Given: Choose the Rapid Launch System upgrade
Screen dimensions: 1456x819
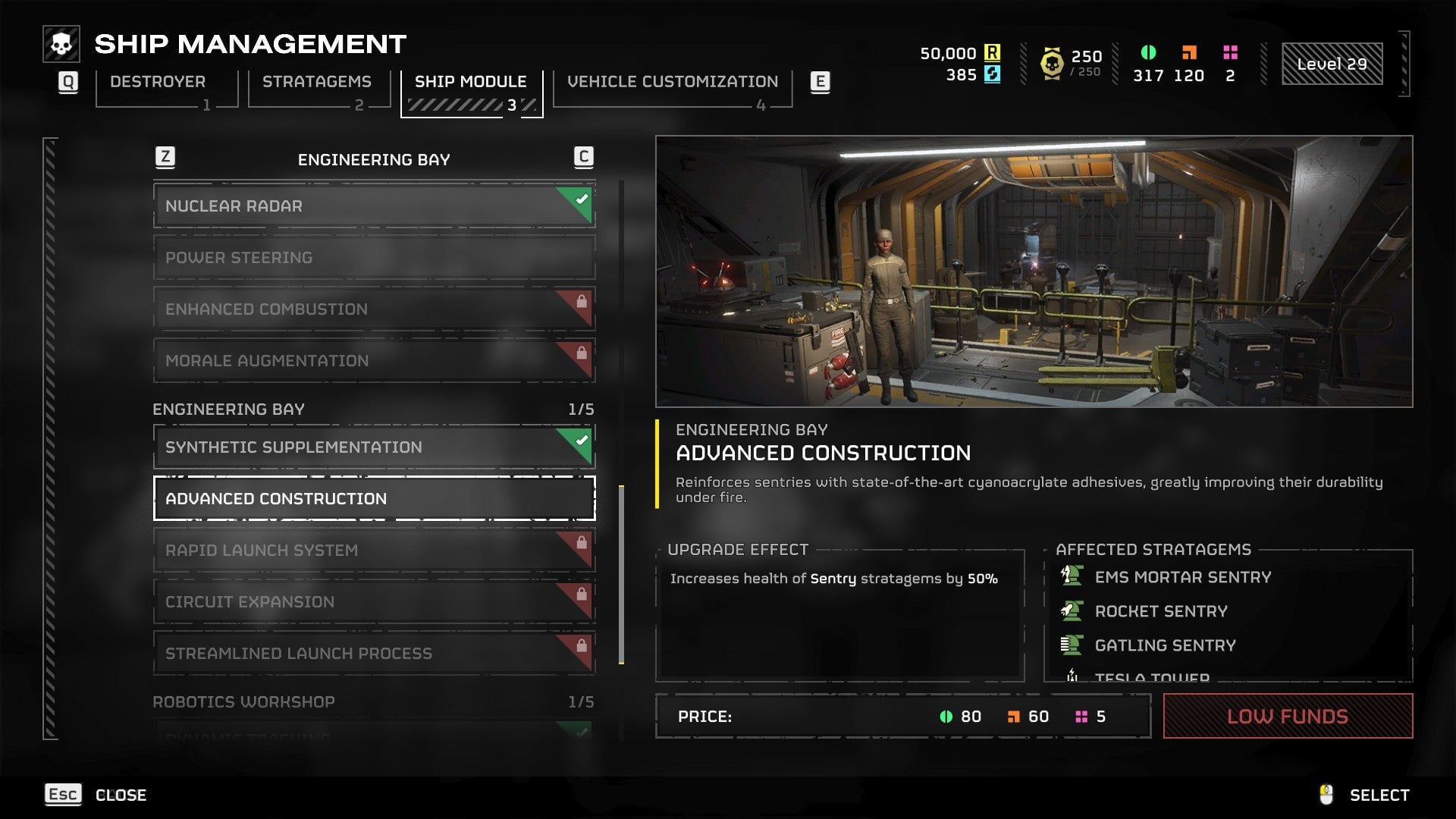Looking at the screenshot, I should pyautogui.click(x=374, y=551).
